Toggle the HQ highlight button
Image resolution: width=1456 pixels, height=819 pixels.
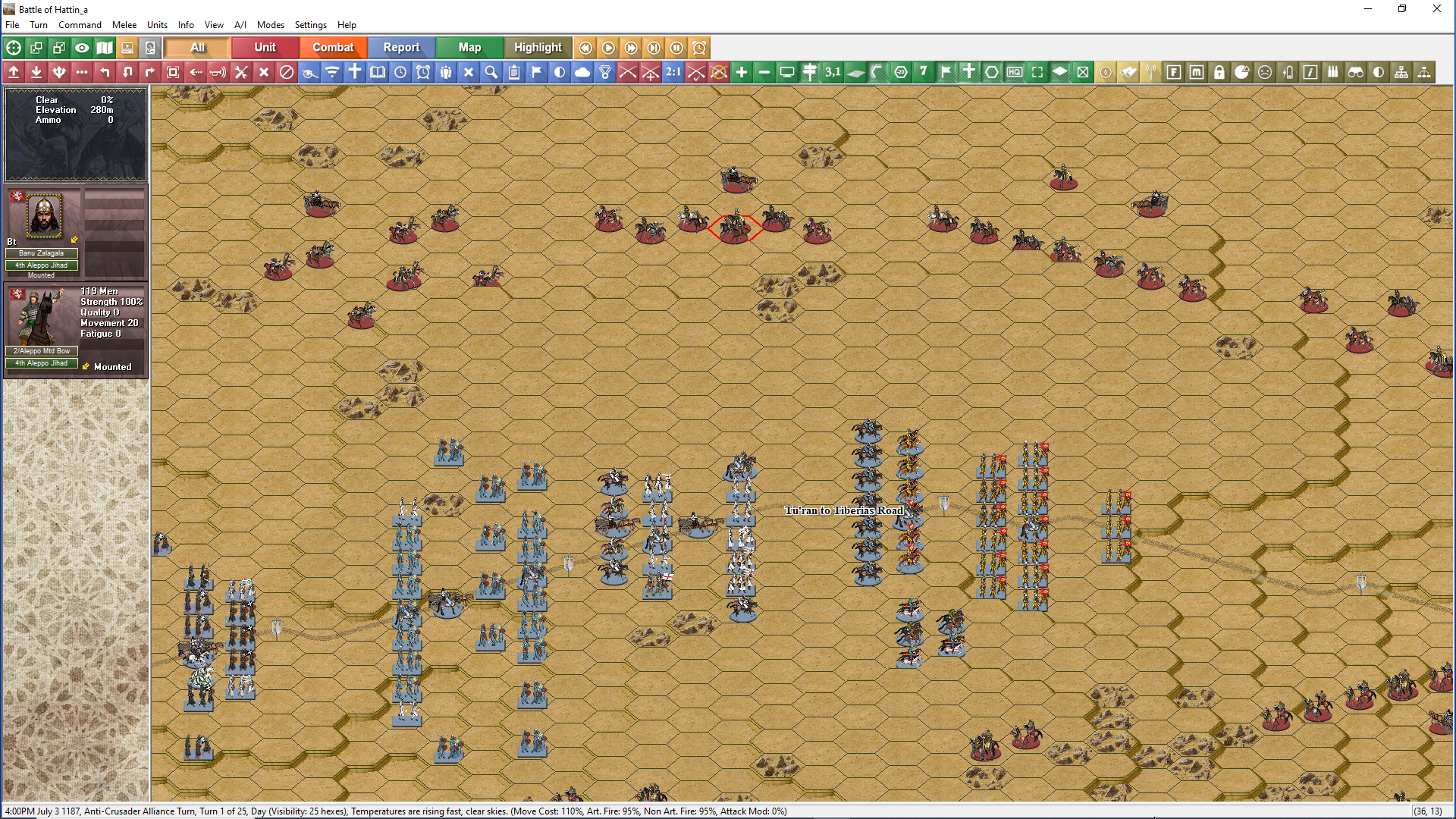[x=1015, y=72]
